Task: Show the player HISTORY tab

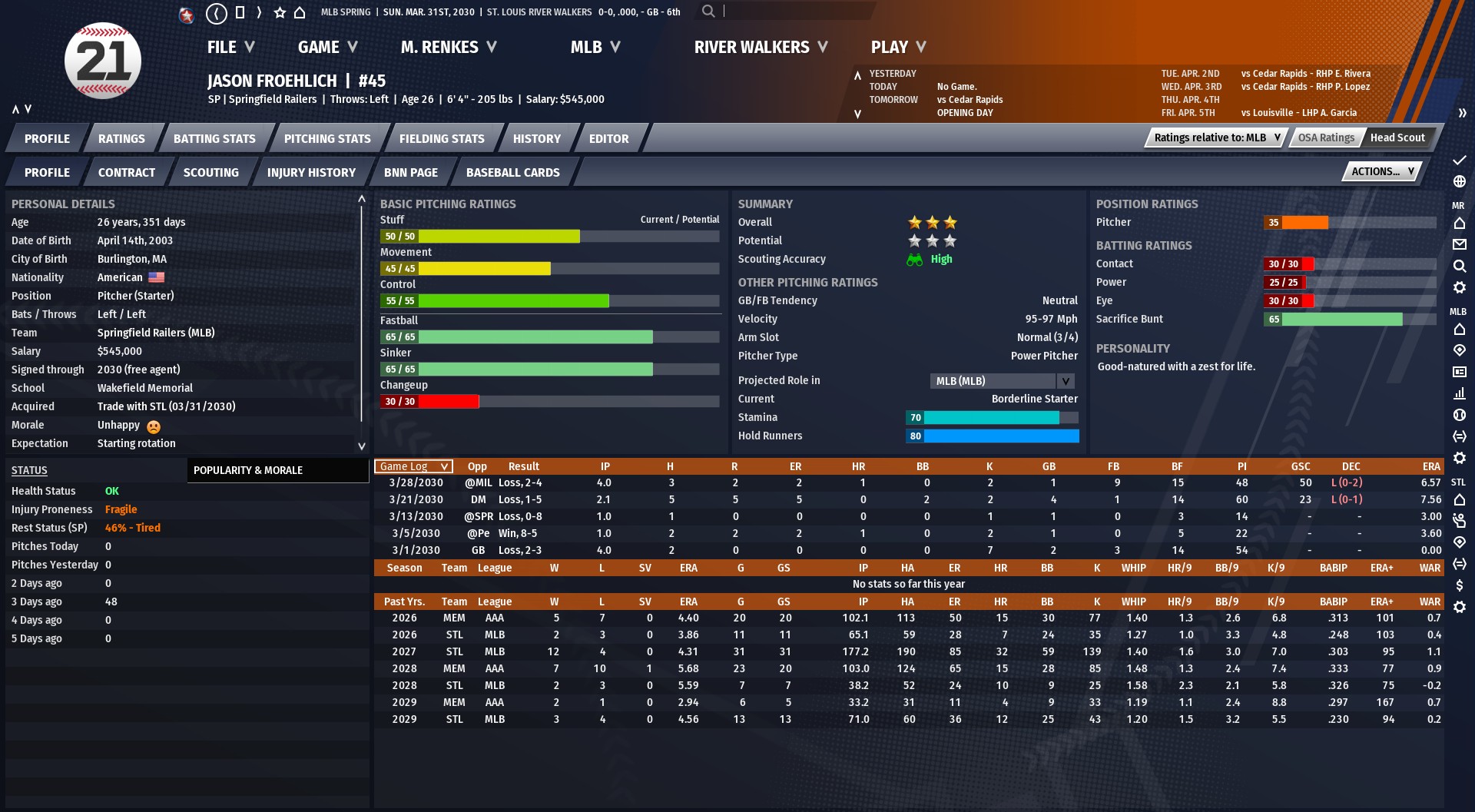Action: (x=536, y=139)
